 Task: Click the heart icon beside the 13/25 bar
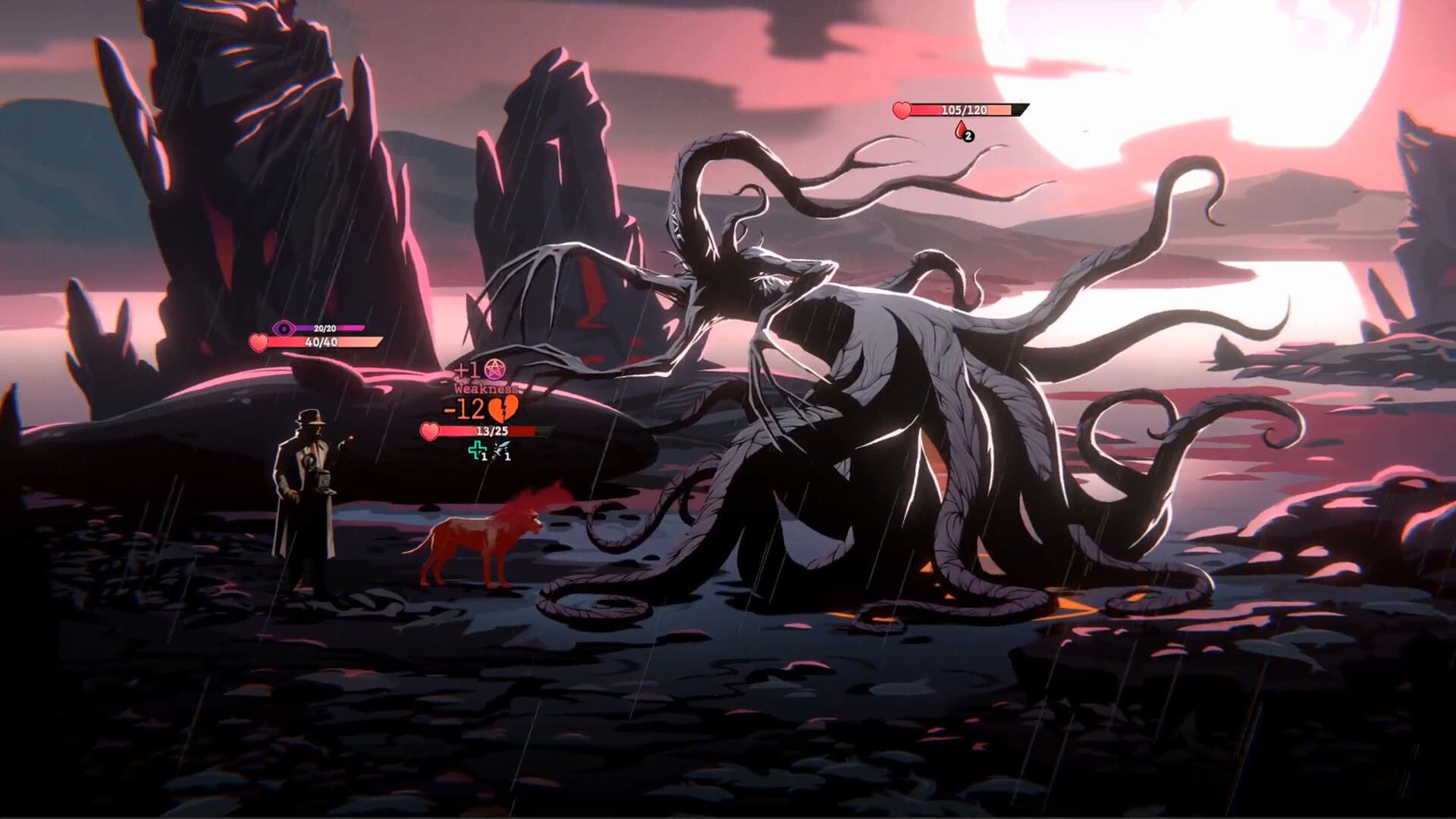pos(428,430)
